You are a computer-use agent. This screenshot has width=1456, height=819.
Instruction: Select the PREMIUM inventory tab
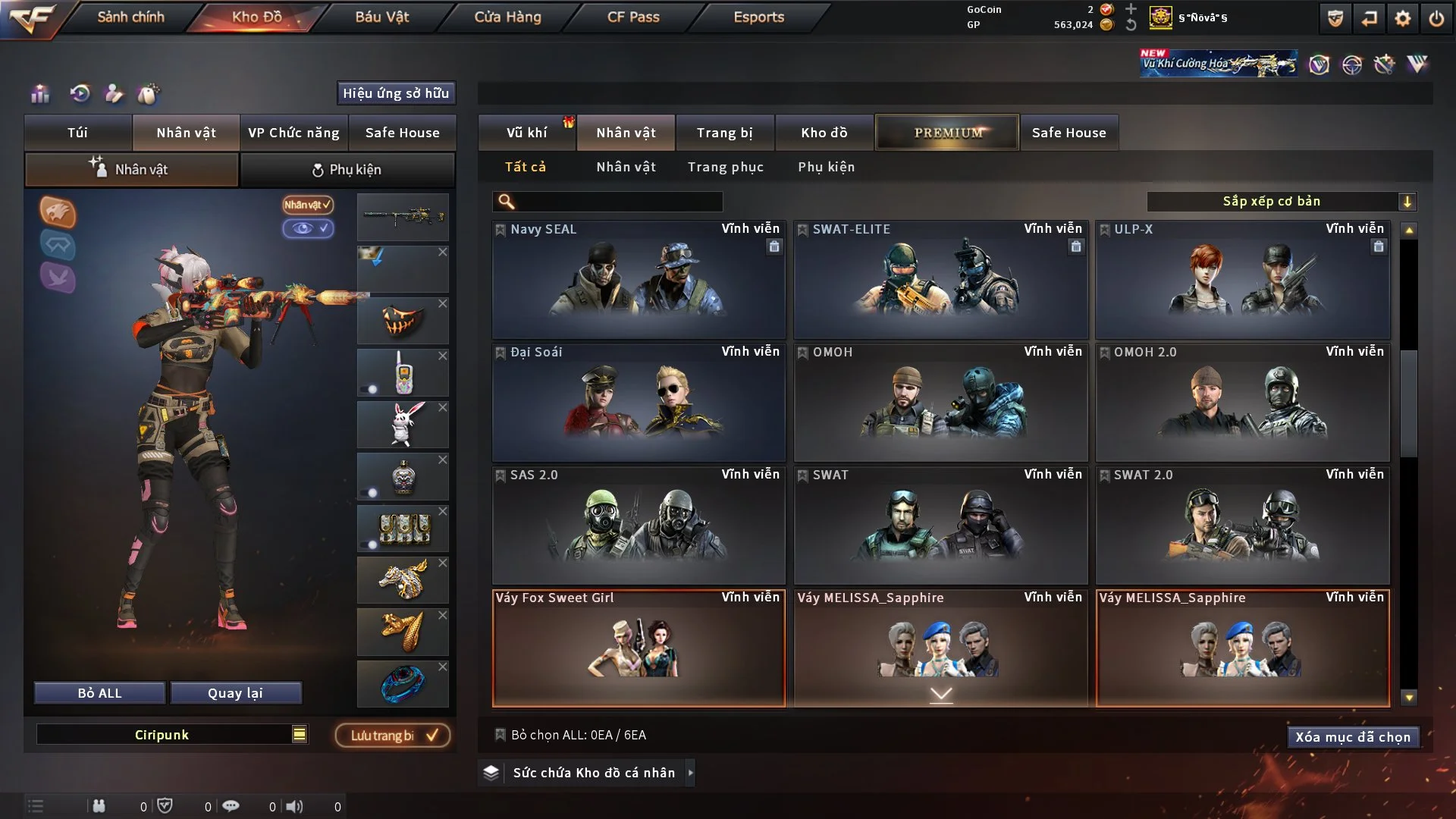coord(947,133)
